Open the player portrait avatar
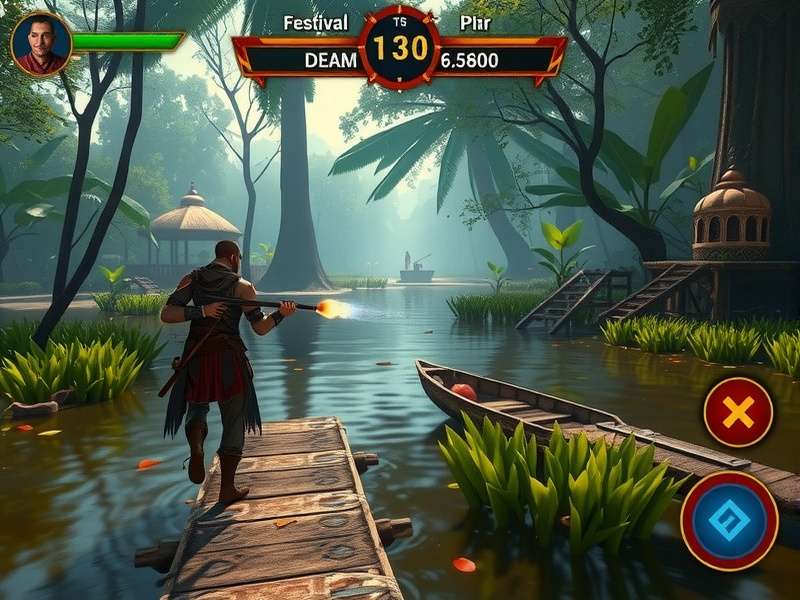The width and height of the screenshot is (800, 600). click(x=41, y=44)
